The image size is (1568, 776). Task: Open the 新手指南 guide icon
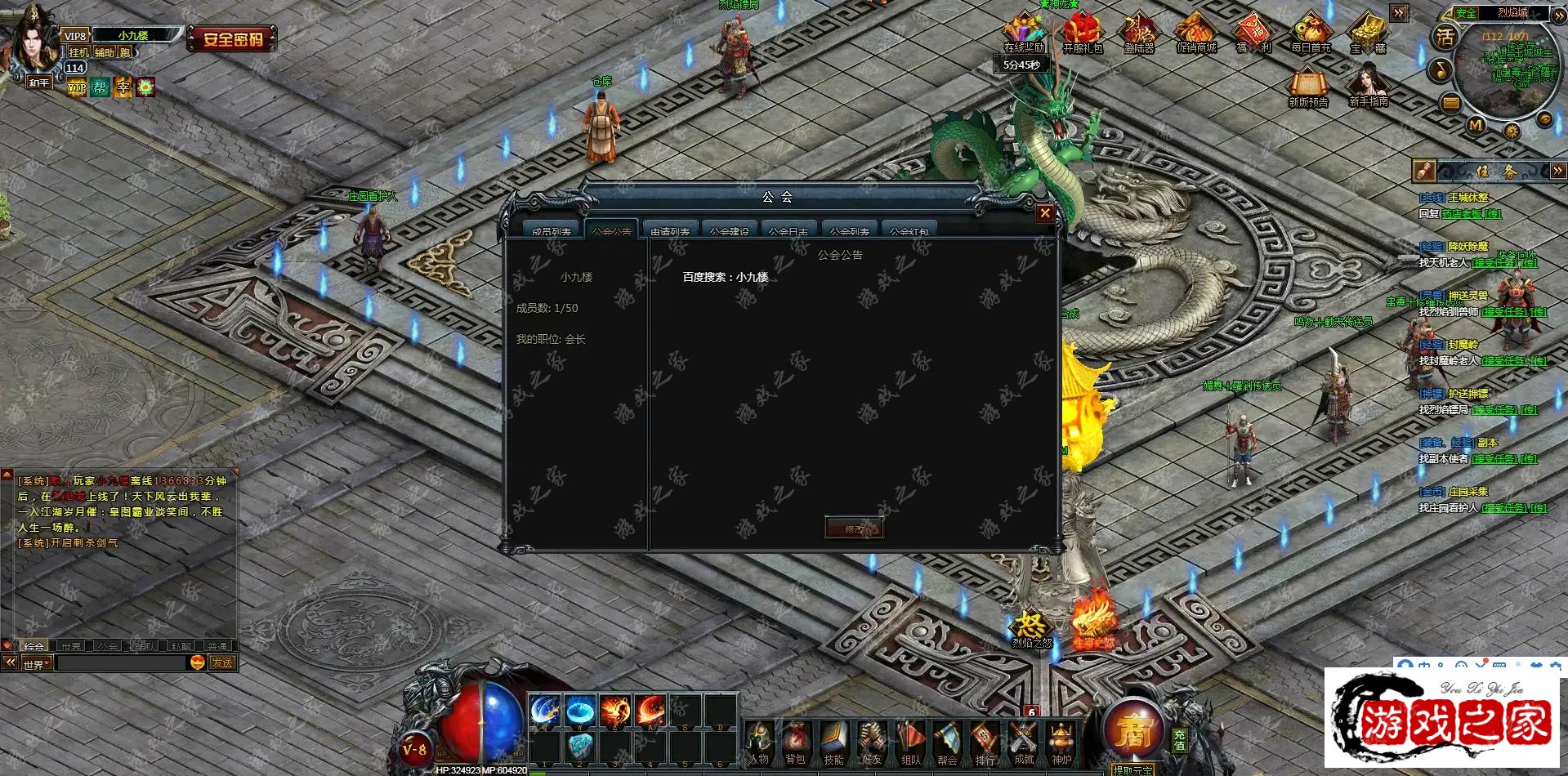(x=1368, y=85)
